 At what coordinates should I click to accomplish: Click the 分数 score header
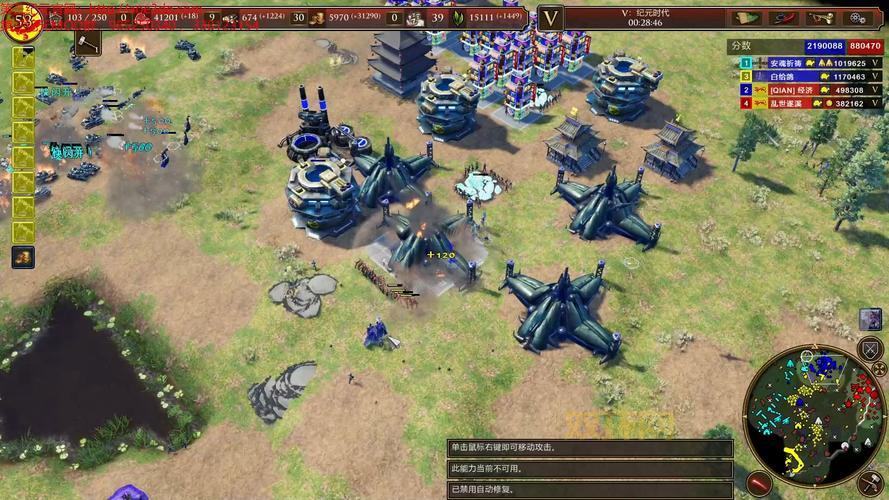tap(741, 46)
